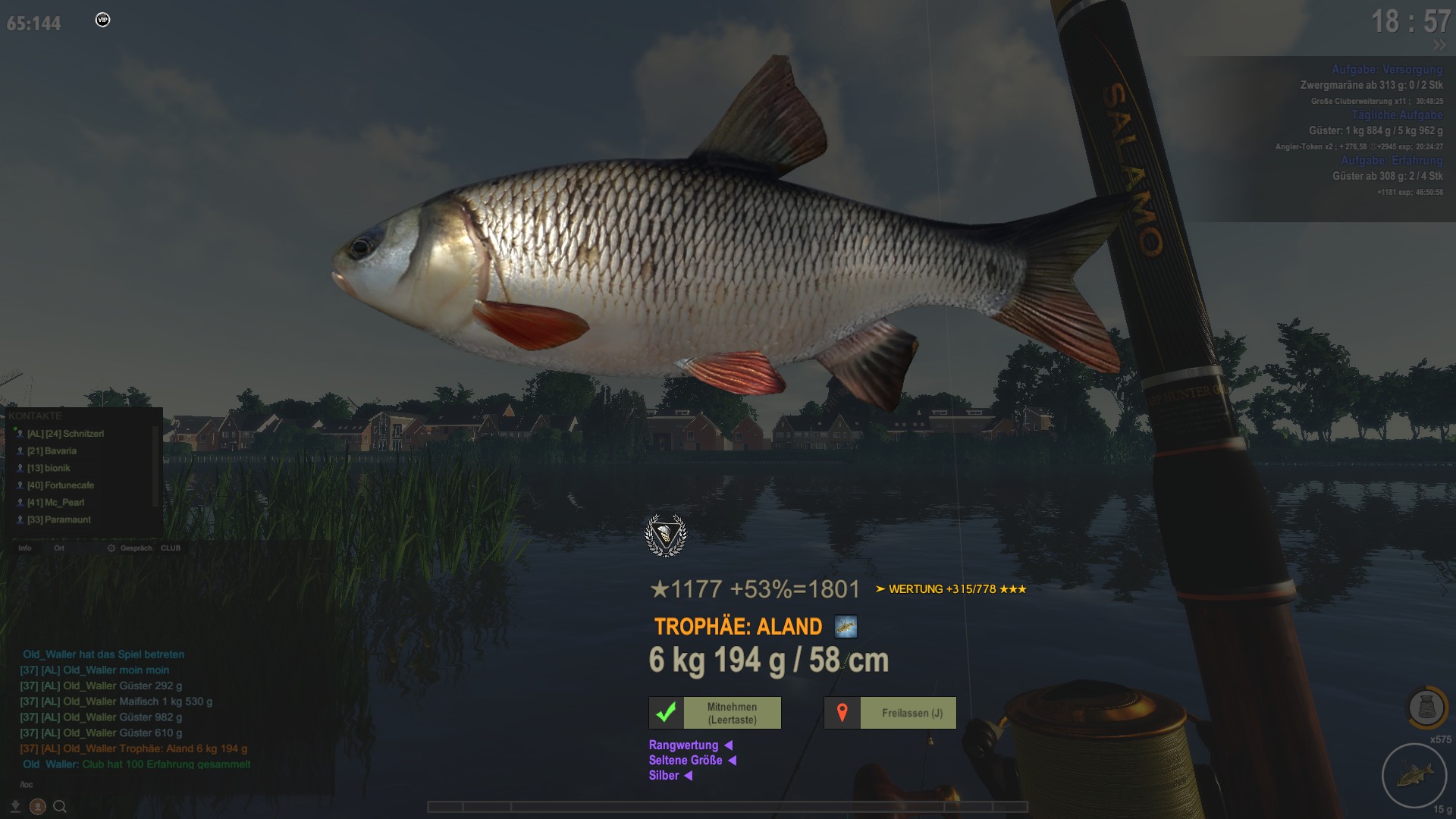The image size is (1456, 819).
Task: Open the live bait fish slot
Action: tap(1414, 775)
